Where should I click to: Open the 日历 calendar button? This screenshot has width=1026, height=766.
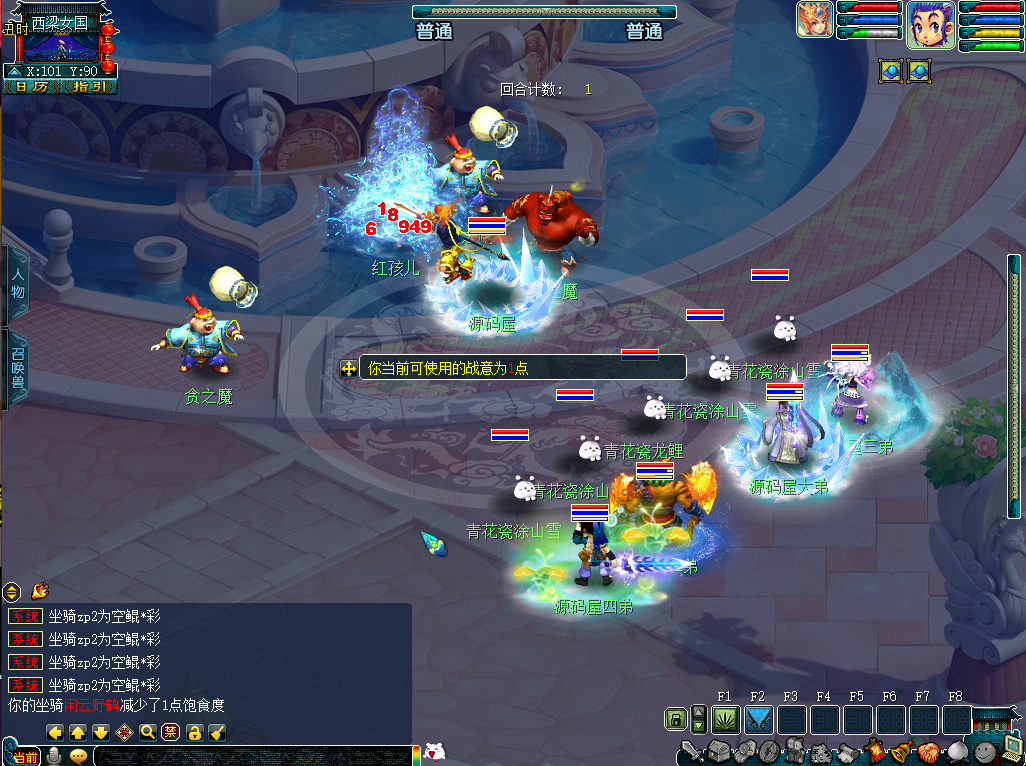pos(31,87)
